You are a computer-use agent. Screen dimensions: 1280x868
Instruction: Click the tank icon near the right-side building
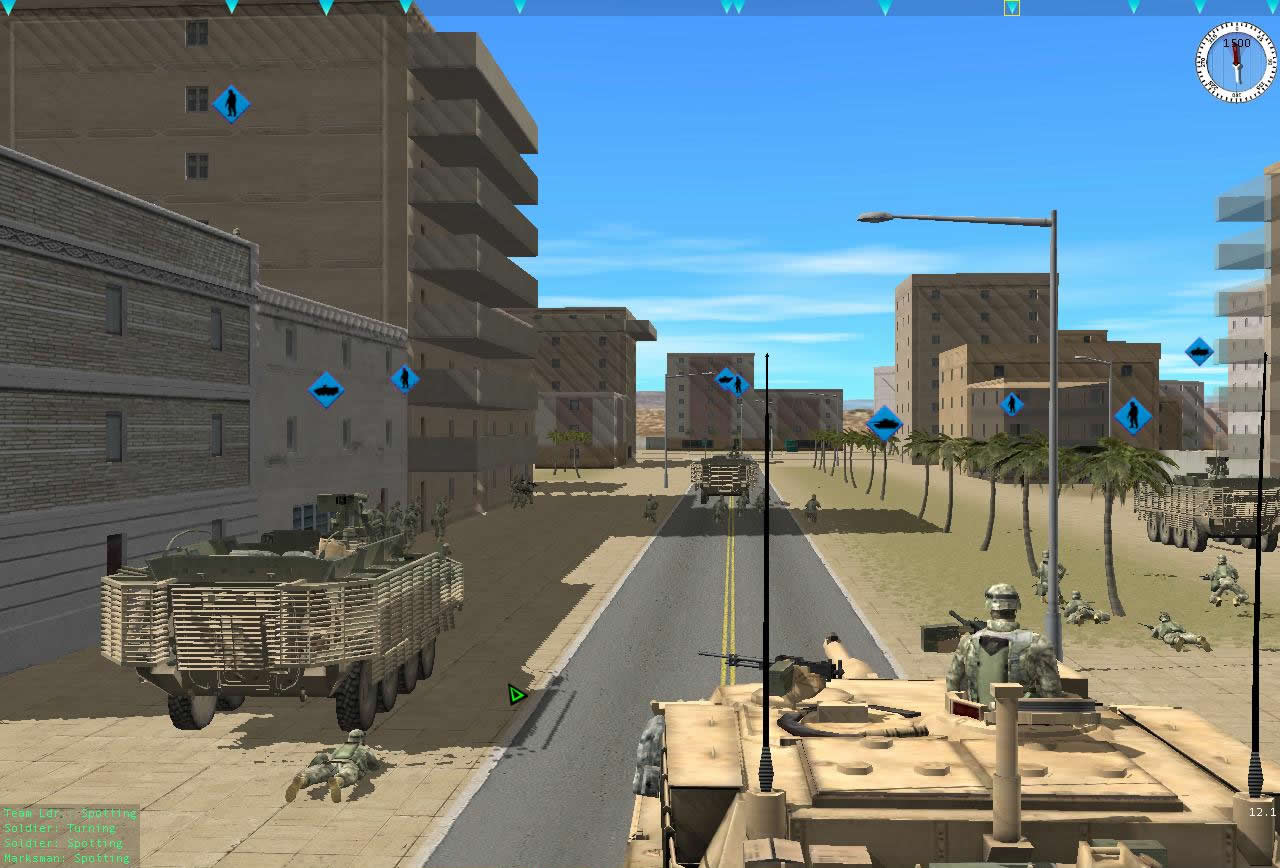click(x=884, y=422)
